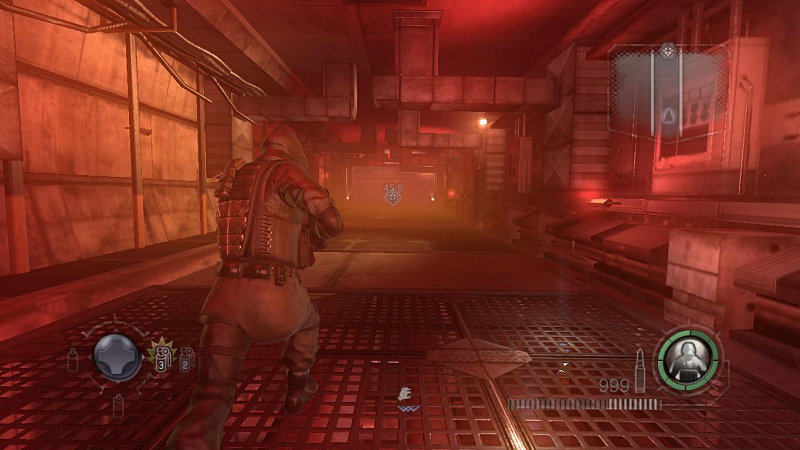
Task: Choose the dimmed grenade slot showing 2
Action: click(186, 358)
